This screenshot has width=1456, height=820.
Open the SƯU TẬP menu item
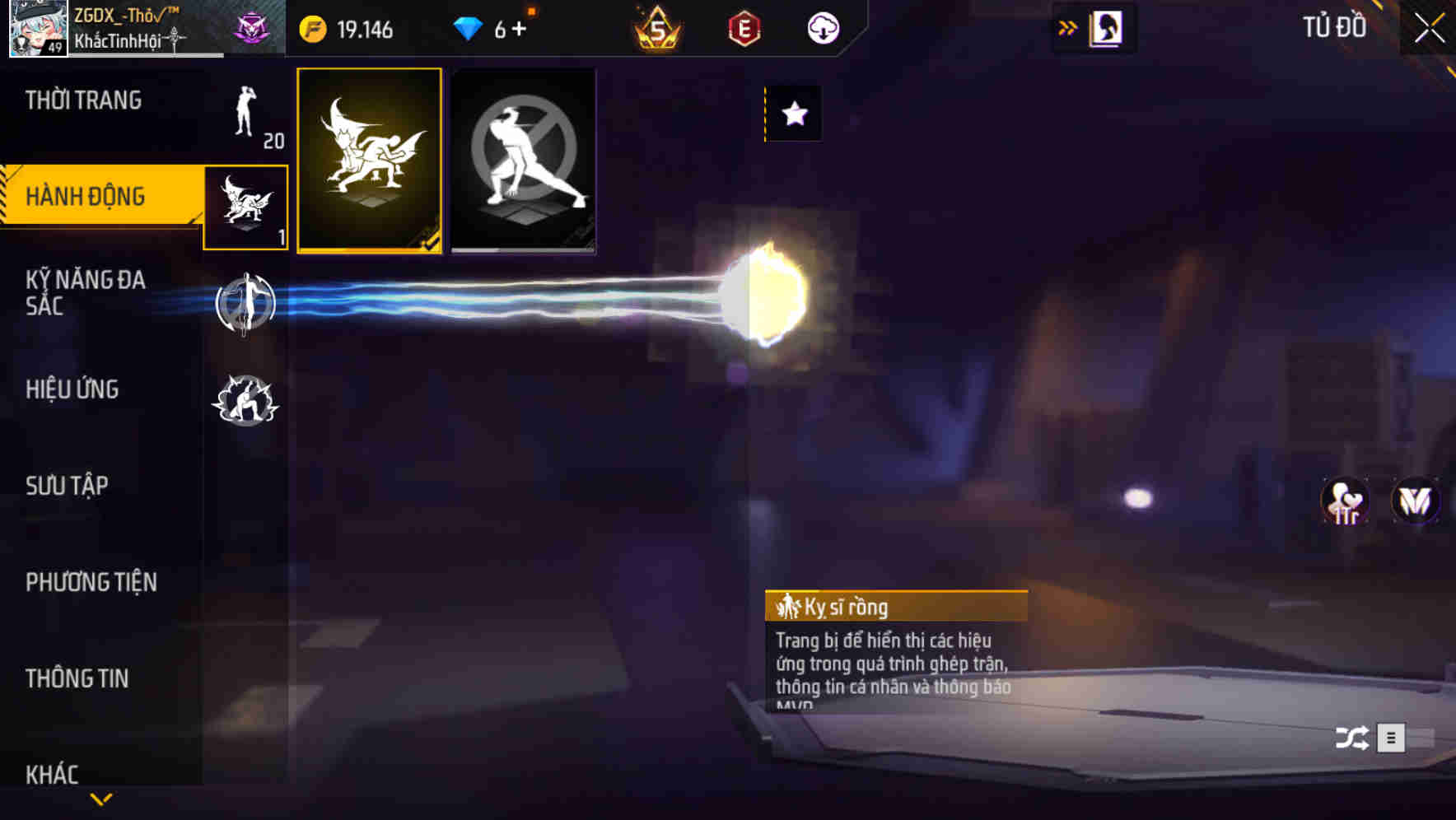[x=68, y=486]
